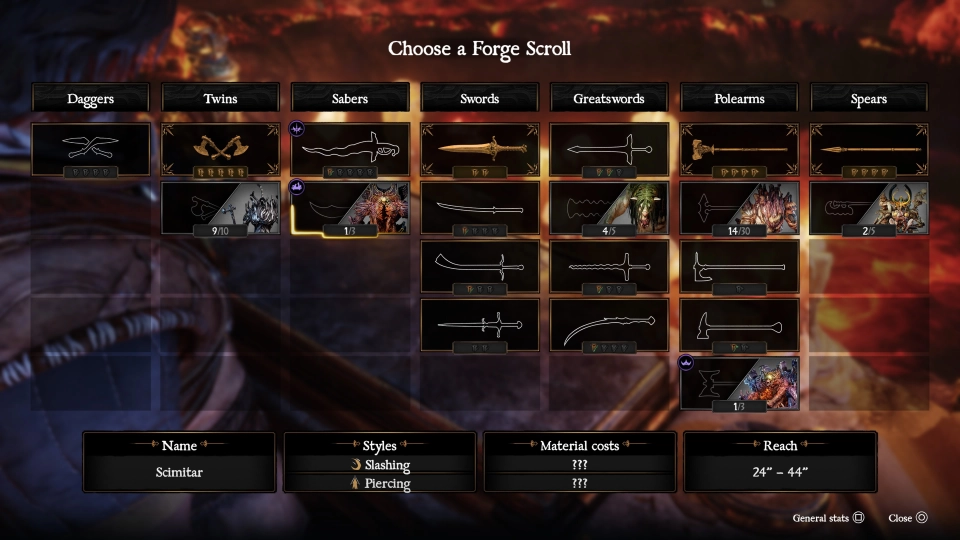960x540 pixels.
Task: Pick the twins scroll showing 9/10
Action: [220, 208]
